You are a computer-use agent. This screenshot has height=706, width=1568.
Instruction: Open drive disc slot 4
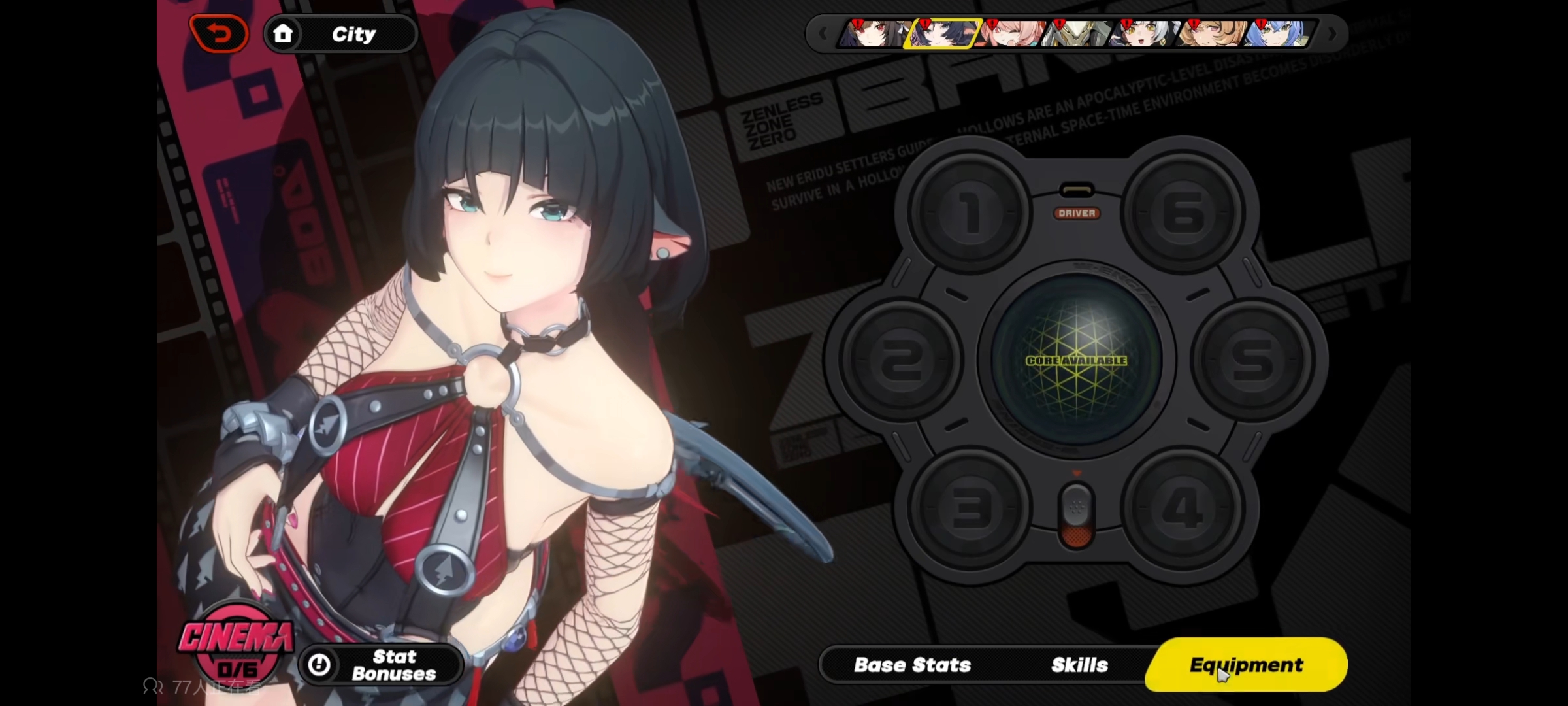tap(1182, 509)
